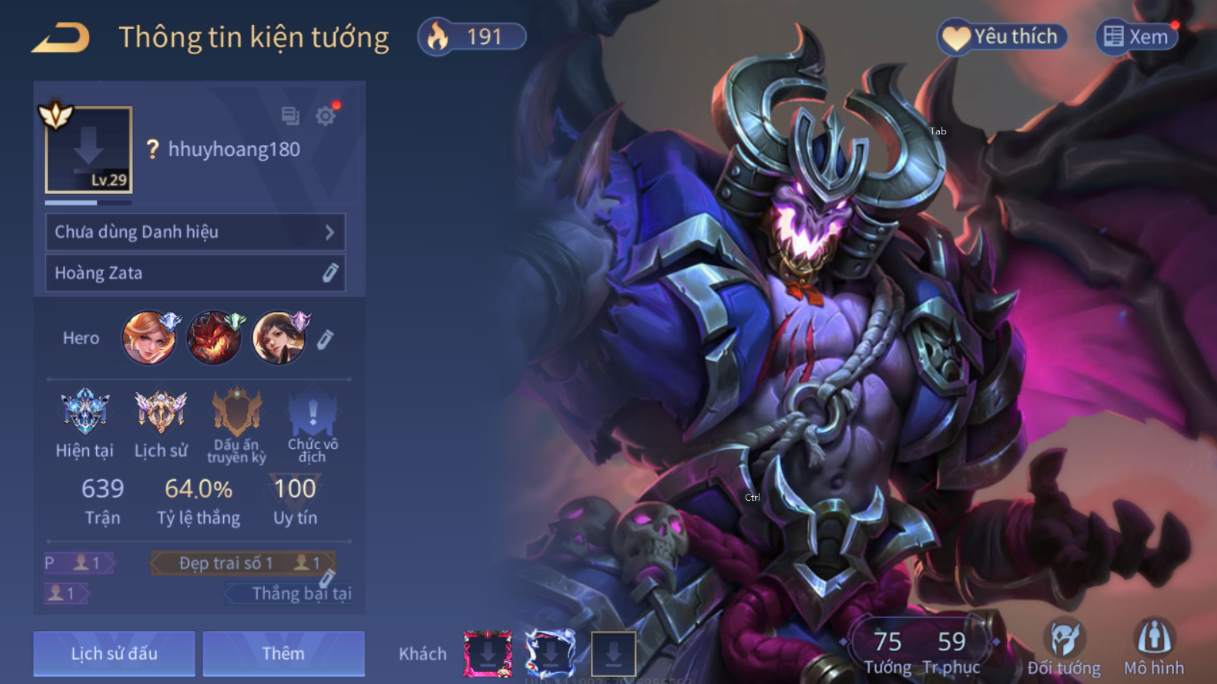Open the Lịch sử đấu match history
This screenshot has height=684, width=1217.
(x=114, y=653)
